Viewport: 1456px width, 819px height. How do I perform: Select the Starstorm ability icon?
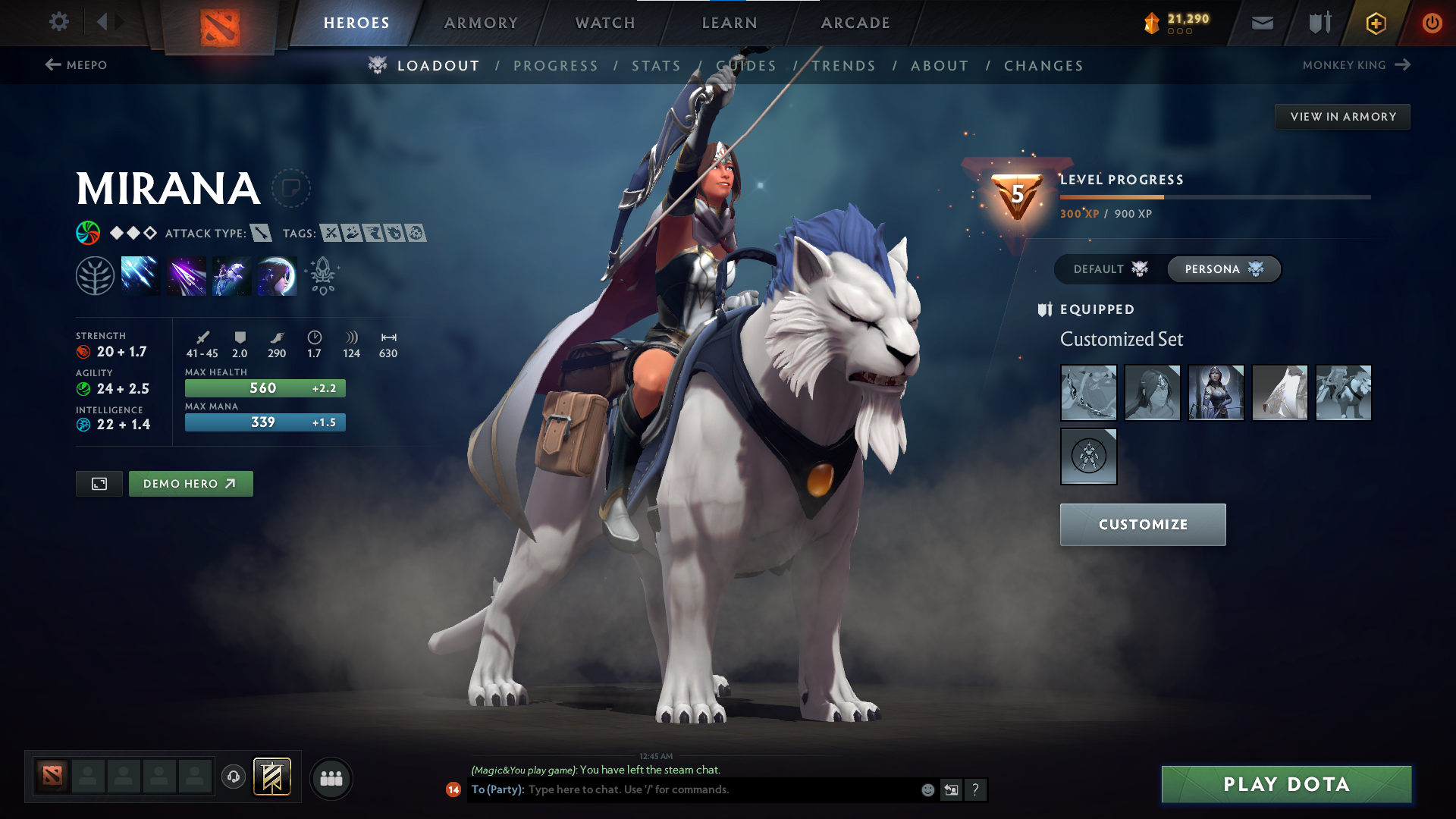pyautogui.click(x=140, y=275)
